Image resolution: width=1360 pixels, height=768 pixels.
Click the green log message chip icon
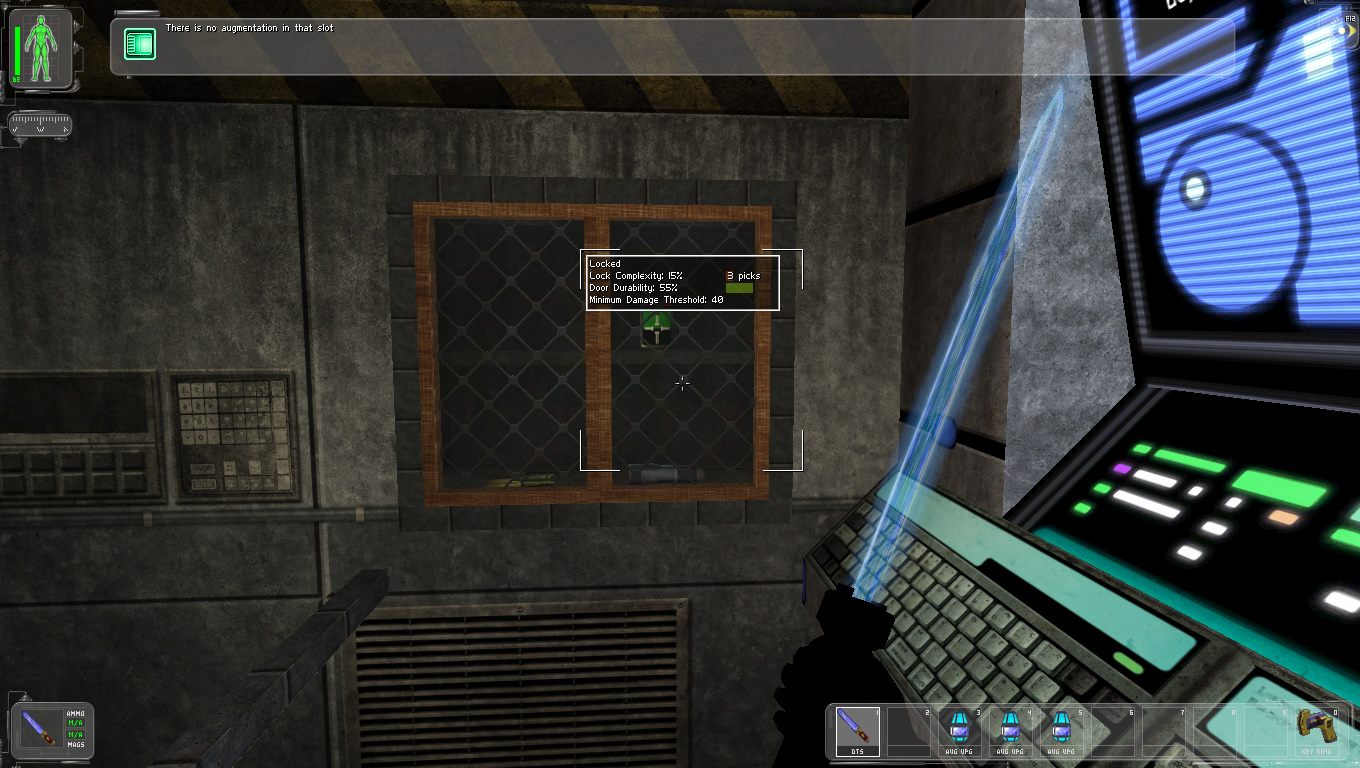(139, 44)
